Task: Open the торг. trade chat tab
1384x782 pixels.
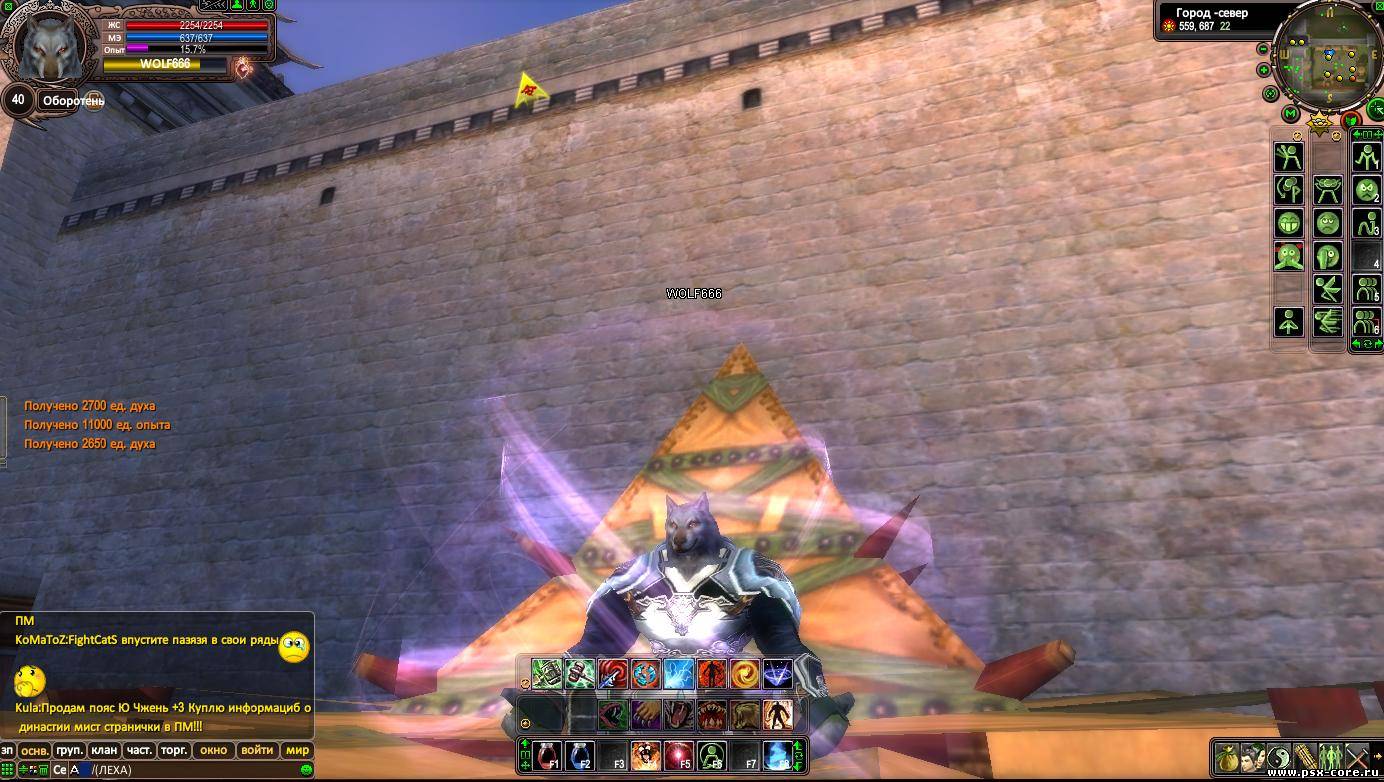Action: (x=174, y=750)
